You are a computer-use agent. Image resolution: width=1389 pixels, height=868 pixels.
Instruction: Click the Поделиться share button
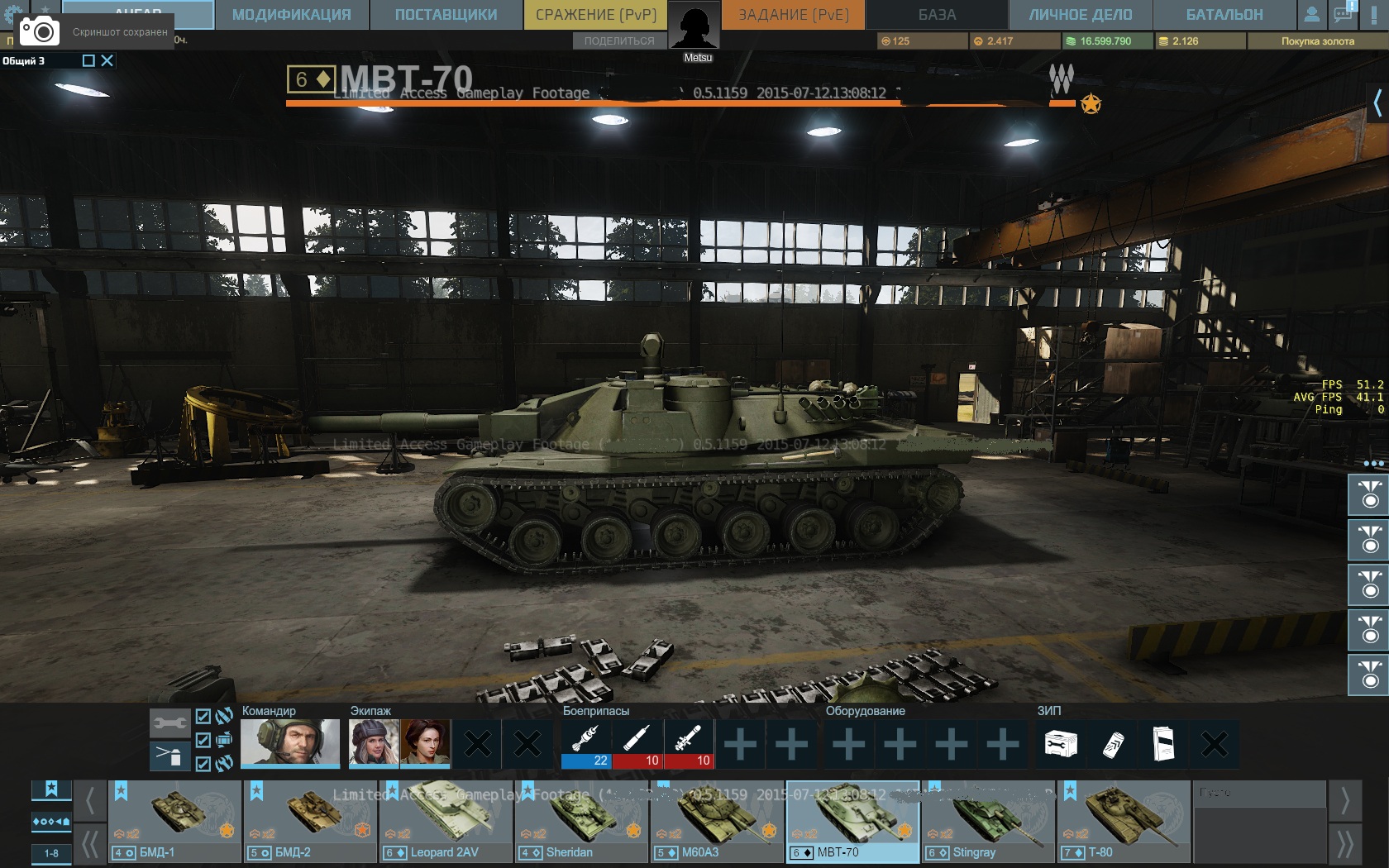(618, 41)
